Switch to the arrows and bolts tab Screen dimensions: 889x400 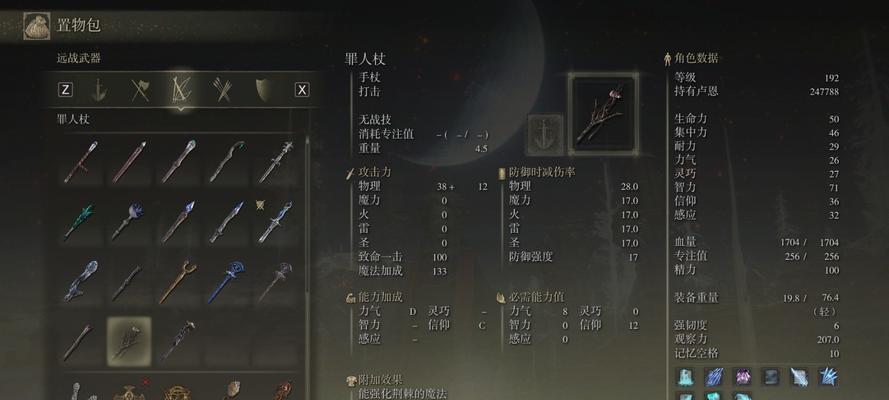coord(223,90)
